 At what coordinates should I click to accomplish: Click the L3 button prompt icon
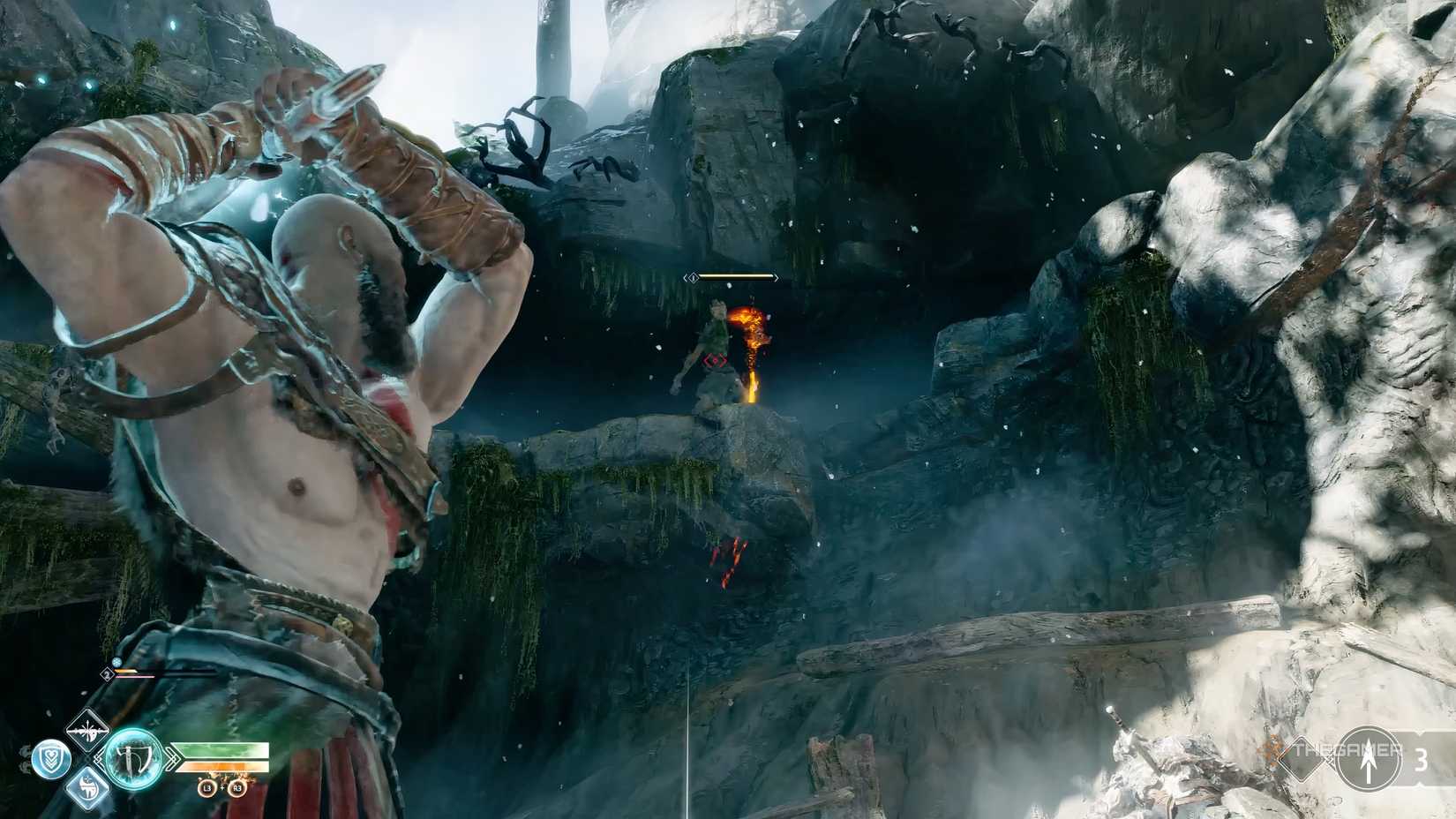pyautogui.click(x=206, y=789)
